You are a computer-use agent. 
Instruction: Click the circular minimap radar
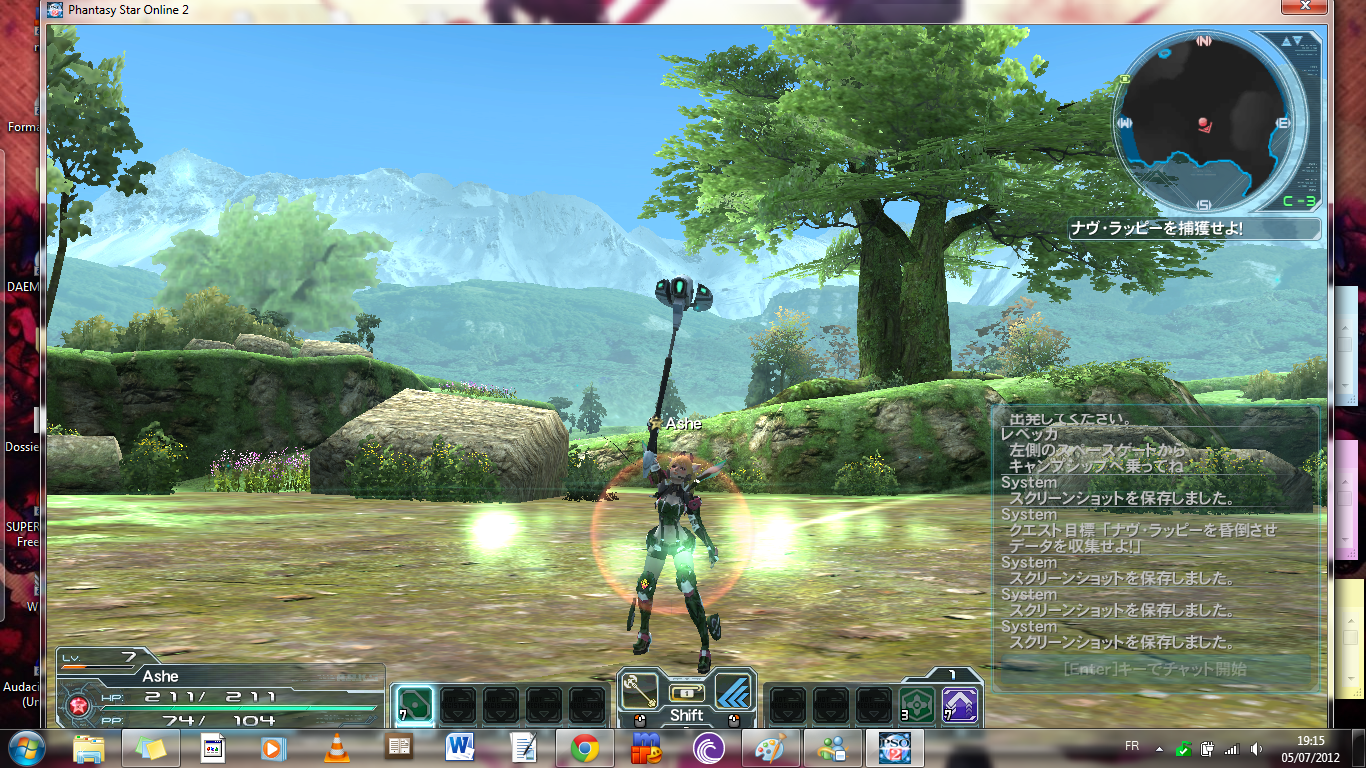click(x=1204, y=124)
